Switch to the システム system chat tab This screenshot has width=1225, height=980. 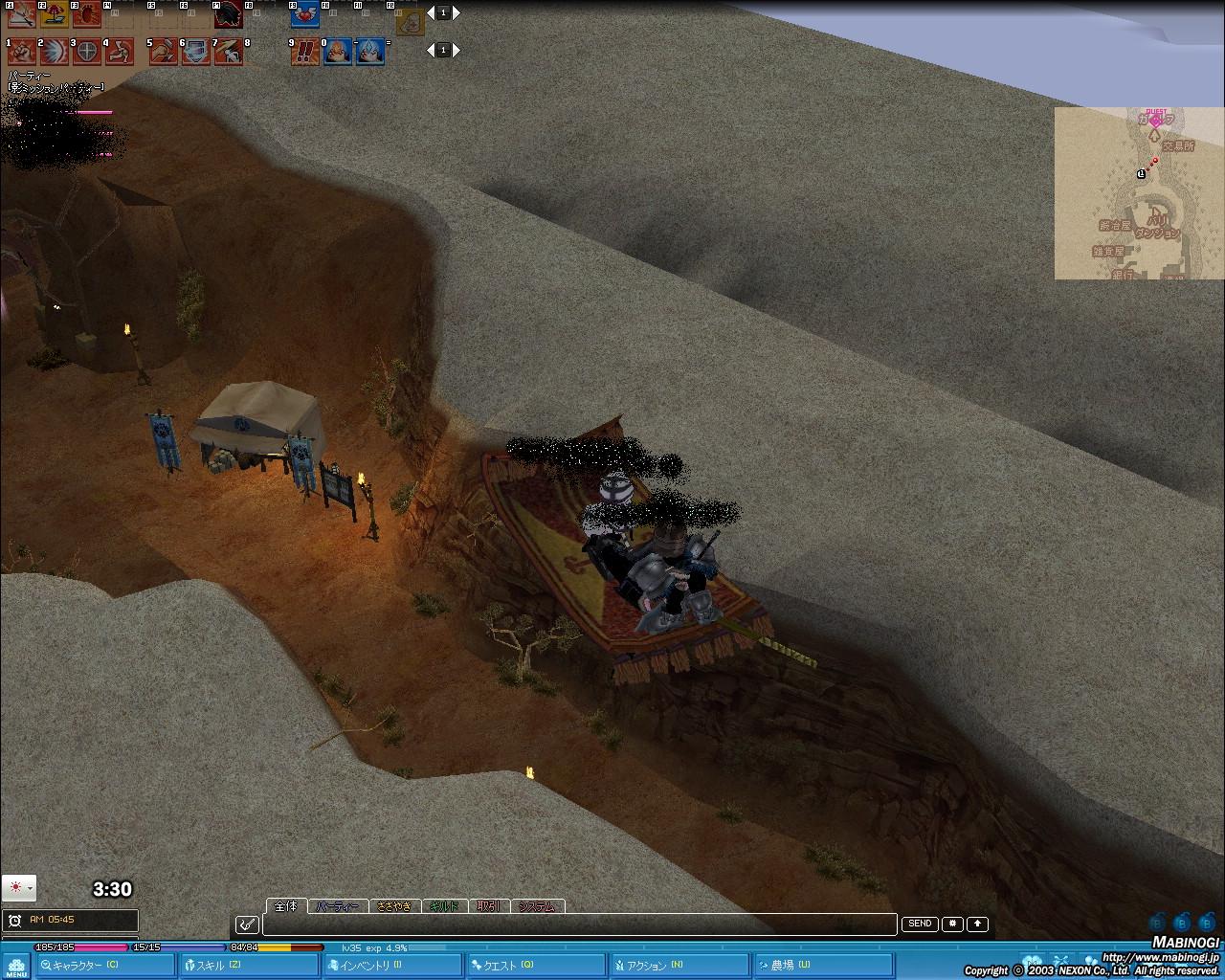pyautogui.click(x=537, y=906)
